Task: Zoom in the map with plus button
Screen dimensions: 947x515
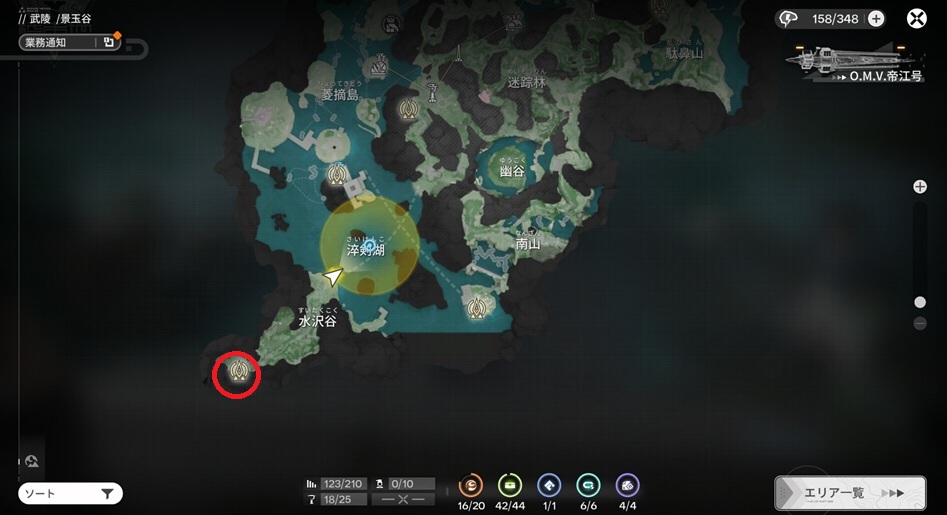Action: [x=920, y=187]
